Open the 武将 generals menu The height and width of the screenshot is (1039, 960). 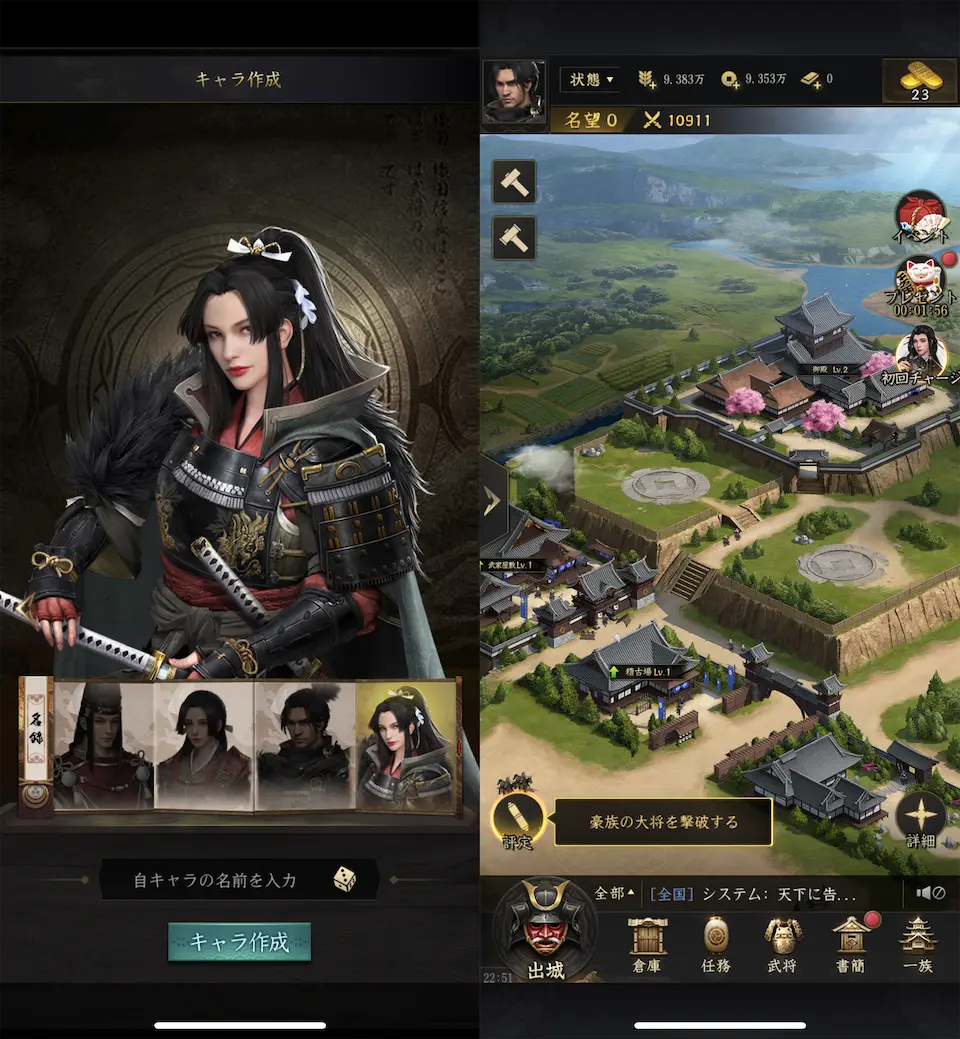pos(783,945)
